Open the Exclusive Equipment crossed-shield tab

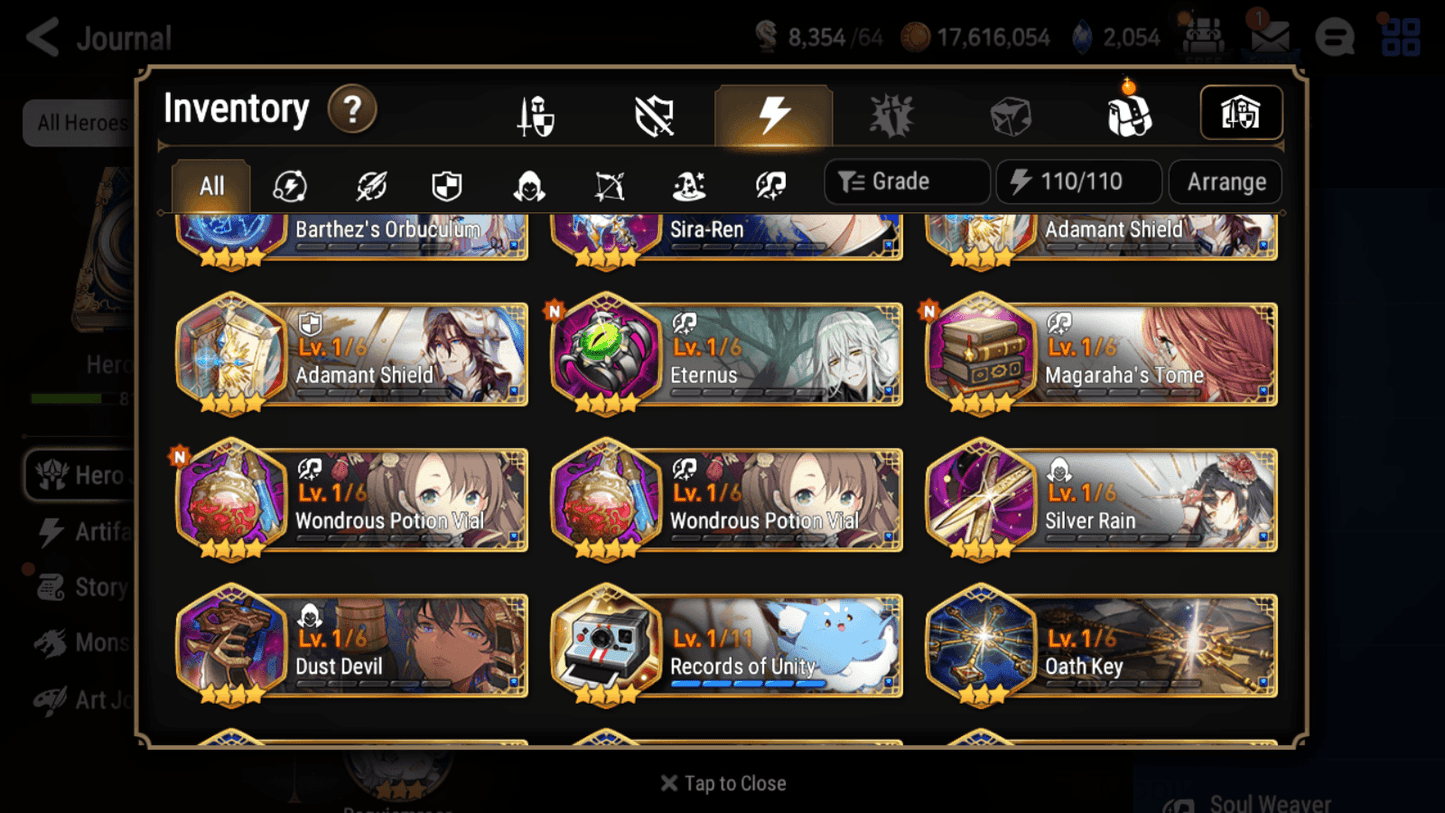pyautogui.click(x=654, y=113)
